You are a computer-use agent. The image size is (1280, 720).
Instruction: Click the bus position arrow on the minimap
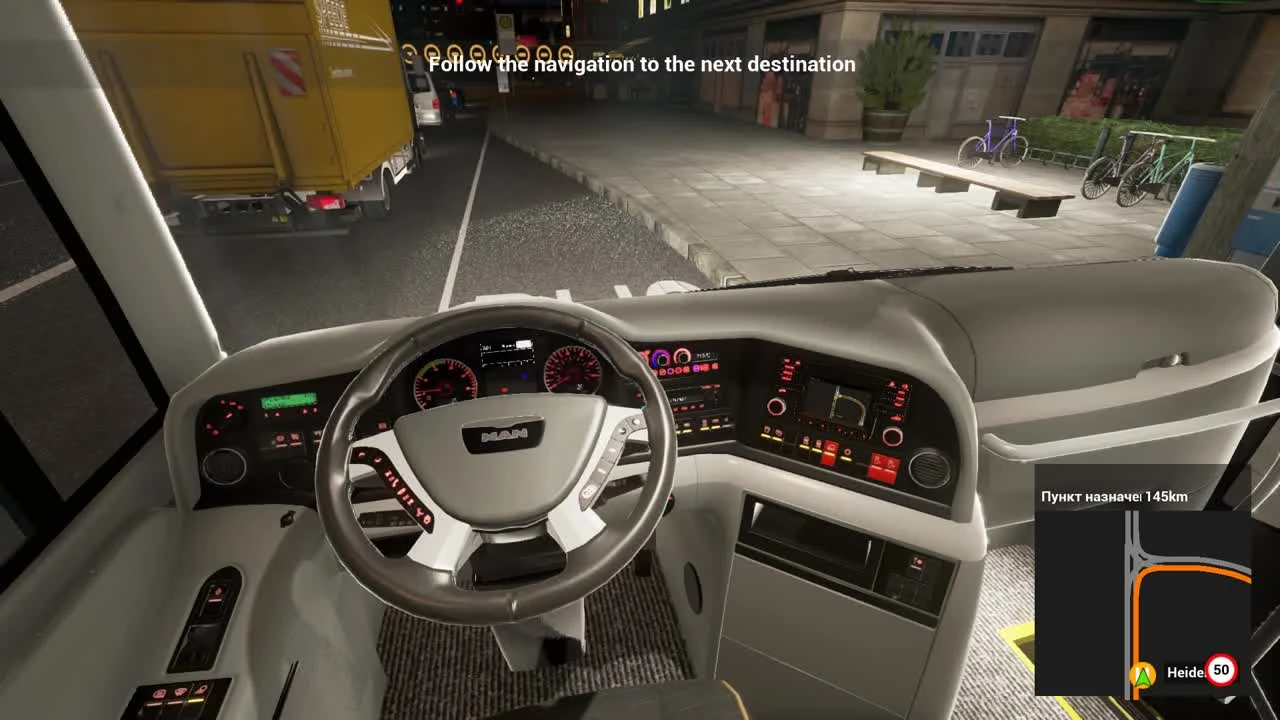[1144, 673]
